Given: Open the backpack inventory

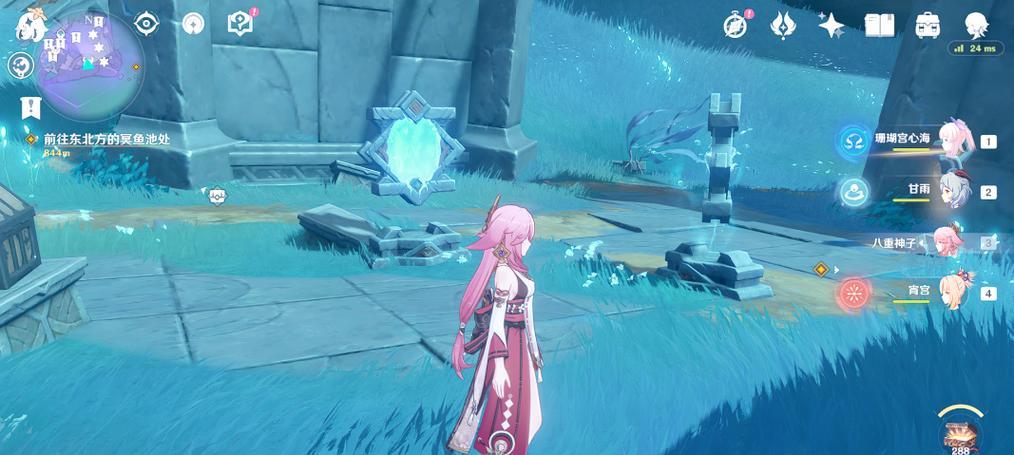Looking at the screenshot, I should (927, 26).
